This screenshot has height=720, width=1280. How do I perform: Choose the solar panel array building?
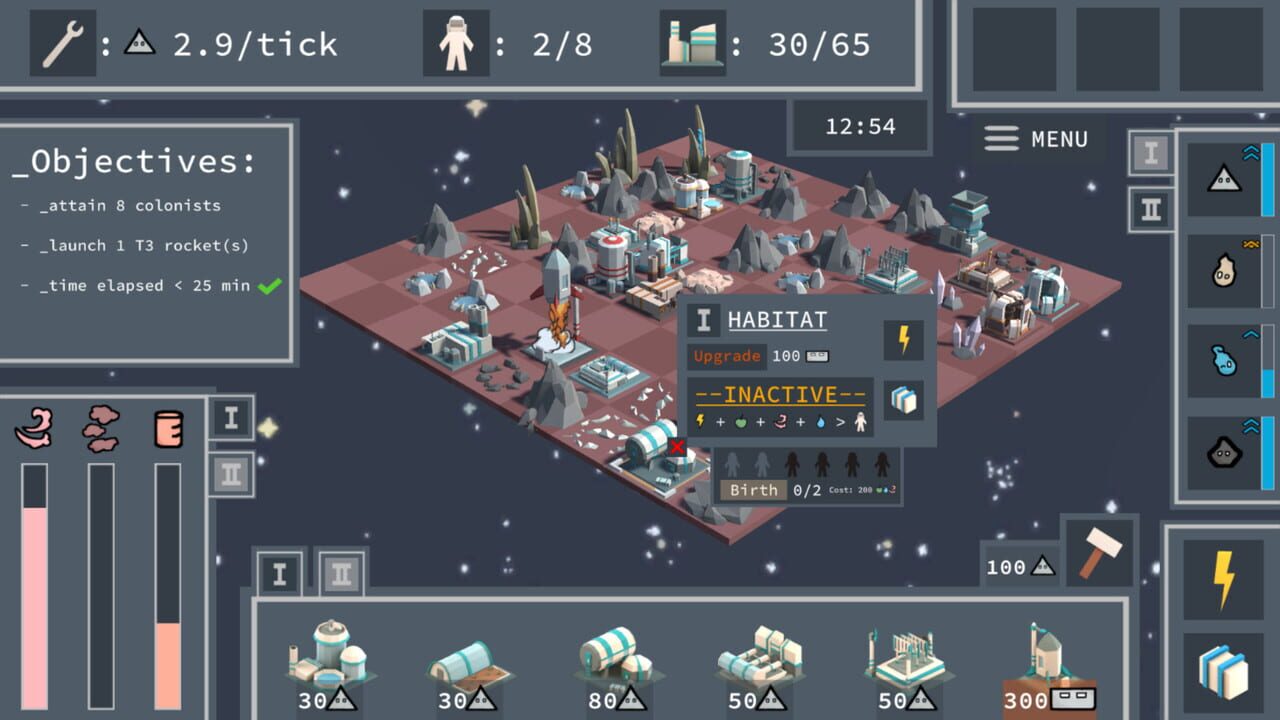pyautogui.click(x=904, y=665)
